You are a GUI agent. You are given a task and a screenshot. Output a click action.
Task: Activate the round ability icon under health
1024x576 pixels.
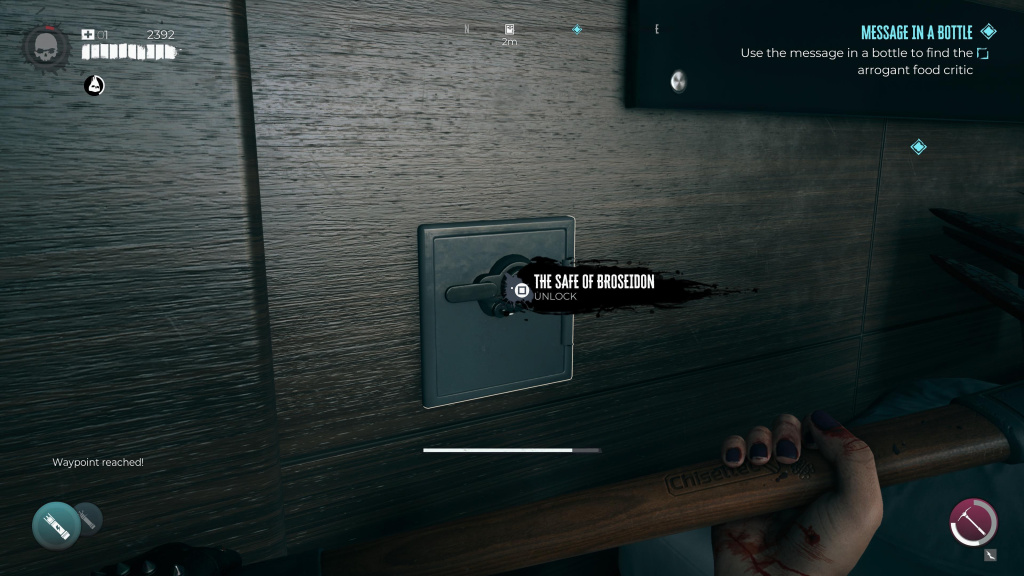[94, 85]
